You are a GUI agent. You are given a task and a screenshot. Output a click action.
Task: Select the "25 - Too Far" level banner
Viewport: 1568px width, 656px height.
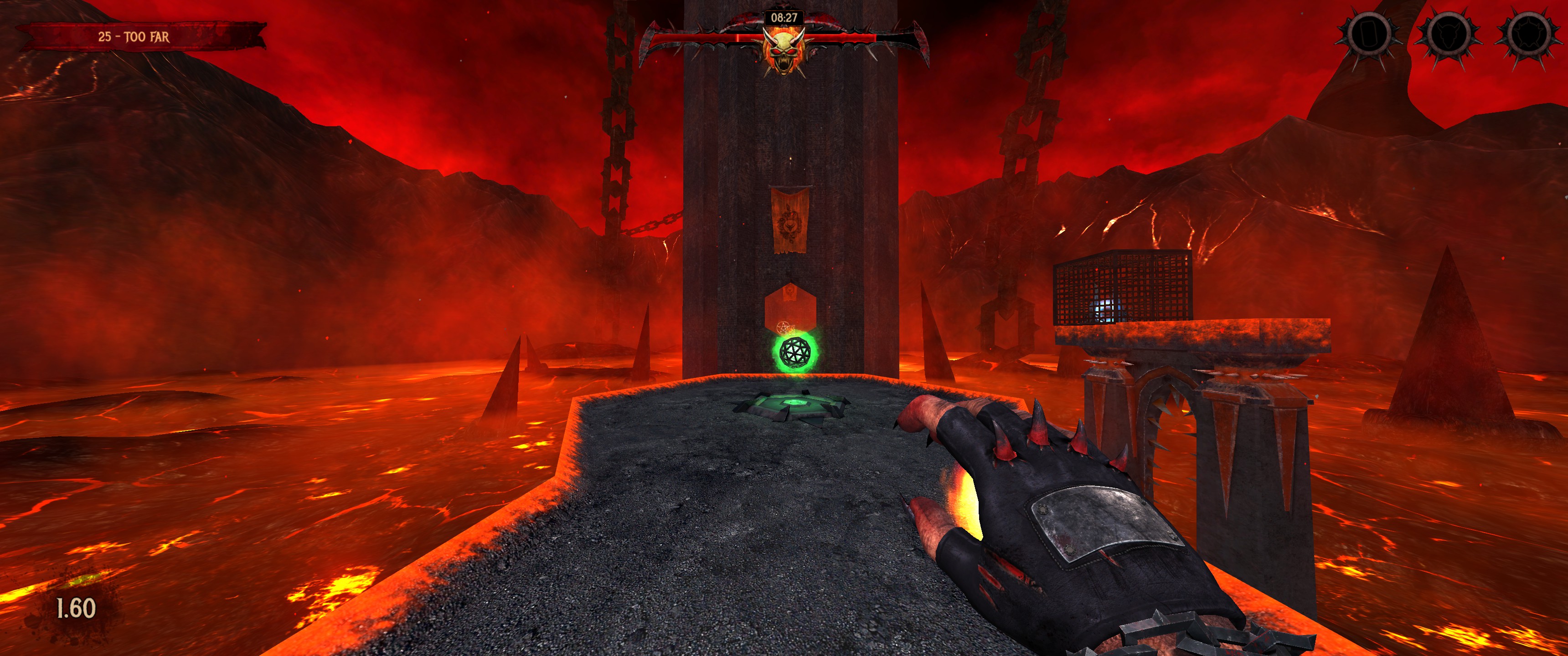pyautogui.click(x=134, y=36)
